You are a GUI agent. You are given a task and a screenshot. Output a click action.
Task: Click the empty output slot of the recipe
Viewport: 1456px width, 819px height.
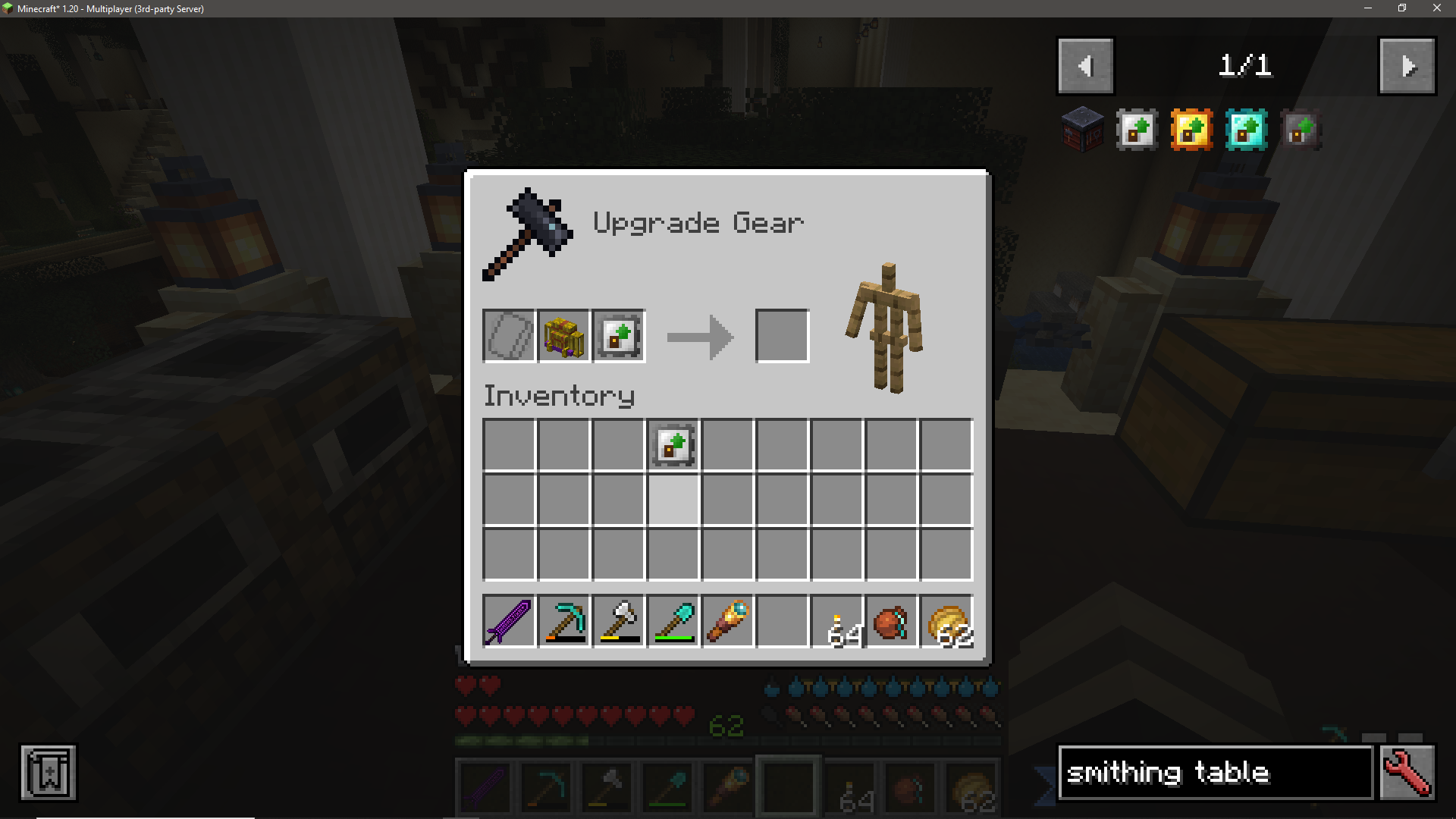tap(782, 335)
